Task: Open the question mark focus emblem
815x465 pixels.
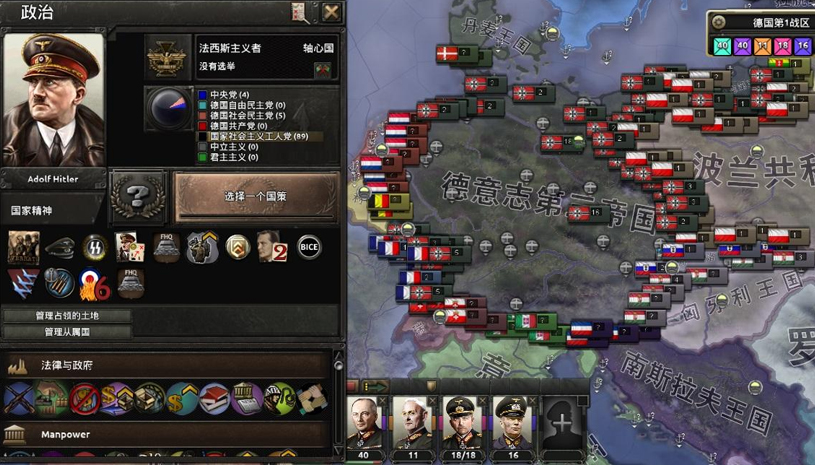Action: [138, 196]
